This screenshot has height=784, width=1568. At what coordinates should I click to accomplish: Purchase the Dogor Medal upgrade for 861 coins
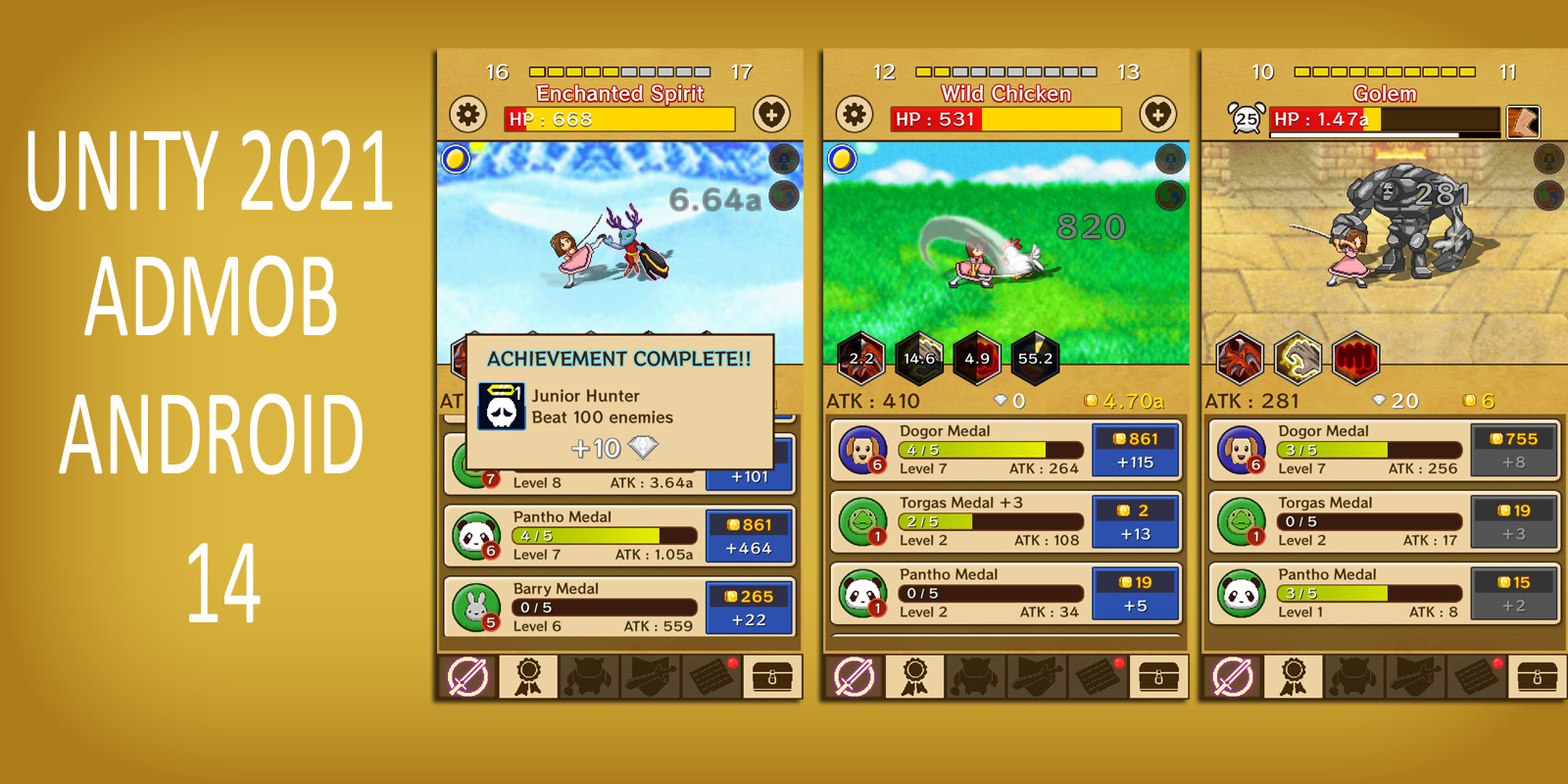[1136, 451]
